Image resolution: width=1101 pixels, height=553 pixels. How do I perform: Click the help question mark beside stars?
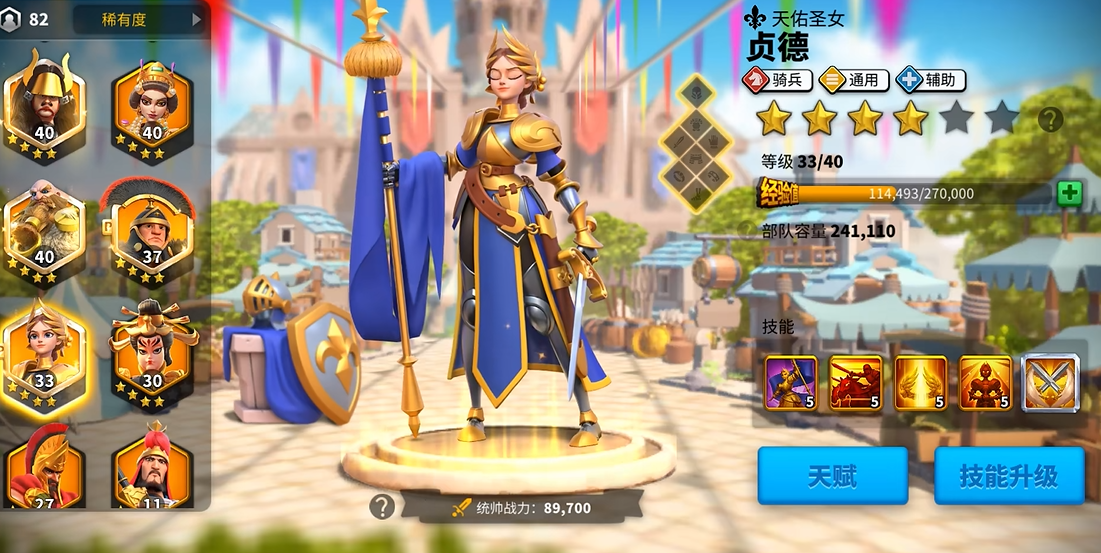pyautogui.click(x=1050, y=120)
